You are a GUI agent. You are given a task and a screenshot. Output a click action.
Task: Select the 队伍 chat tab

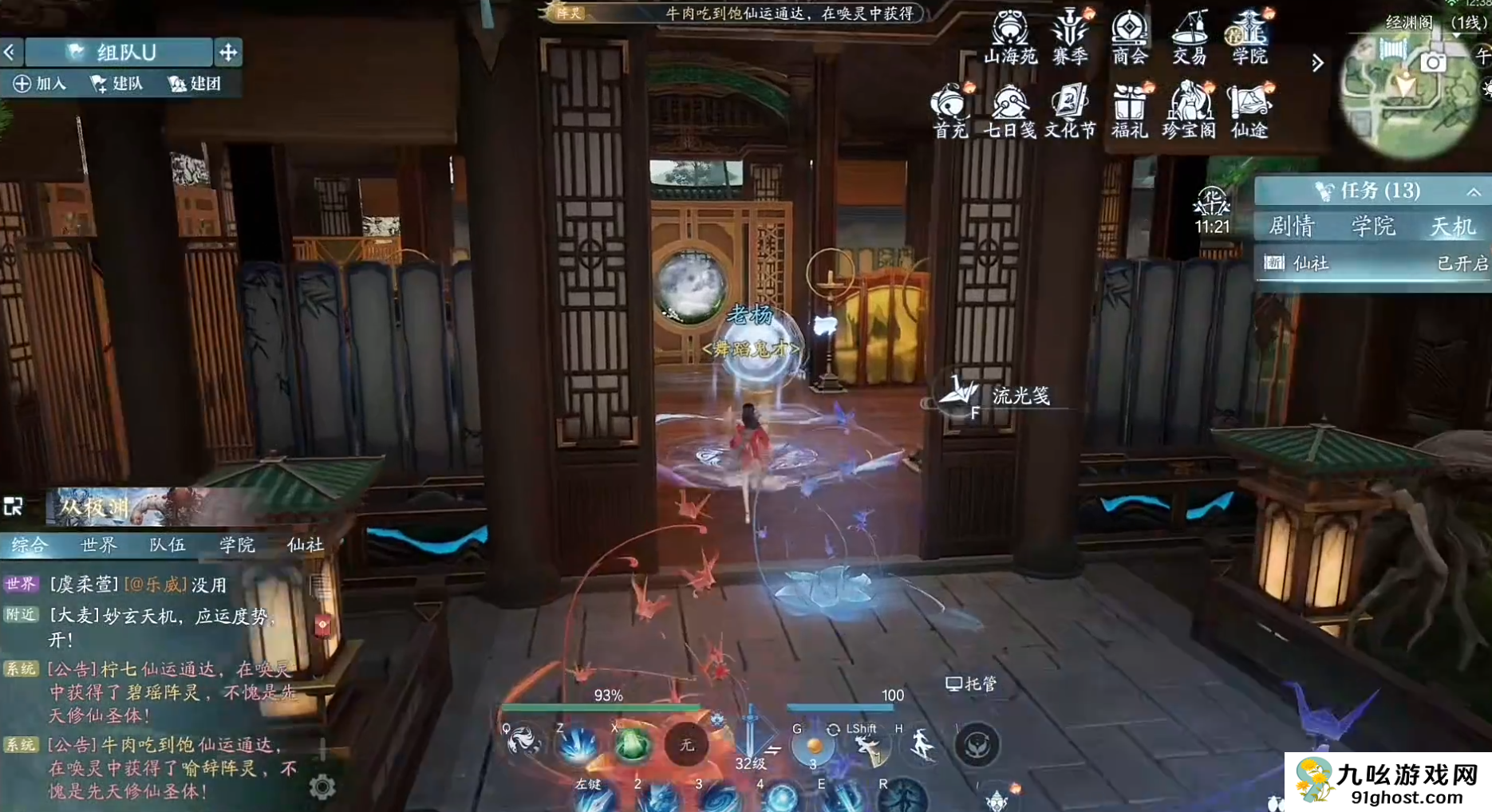(x=168, y=545)
